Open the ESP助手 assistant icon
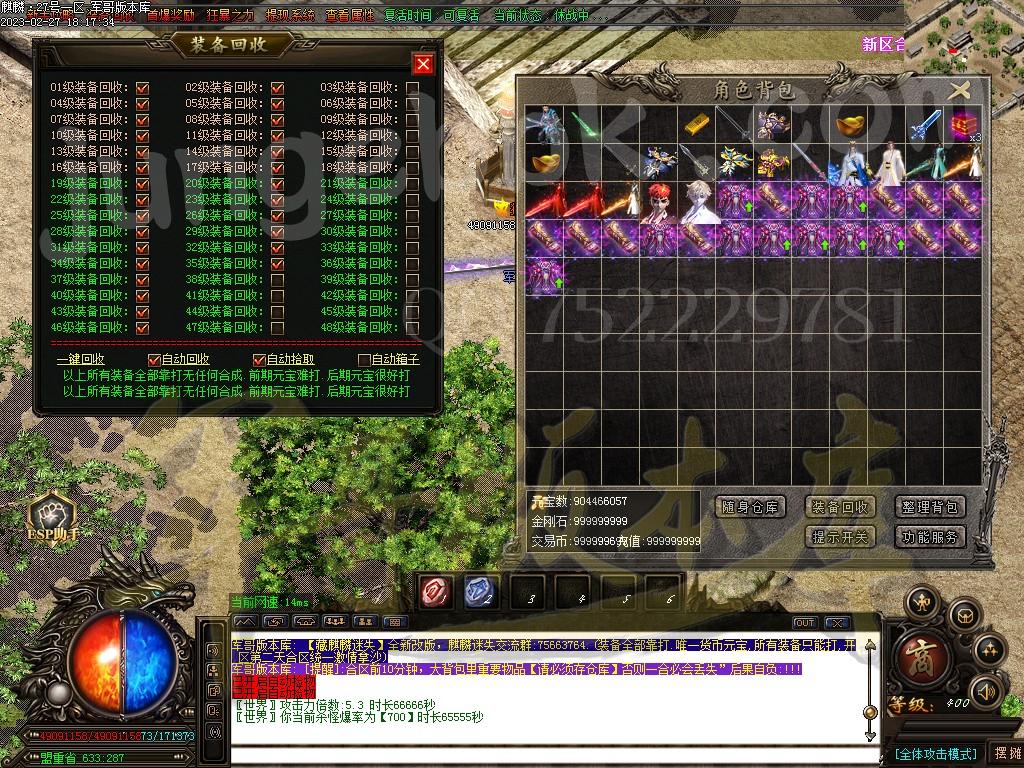1024x768 pixels. [52, 516]
